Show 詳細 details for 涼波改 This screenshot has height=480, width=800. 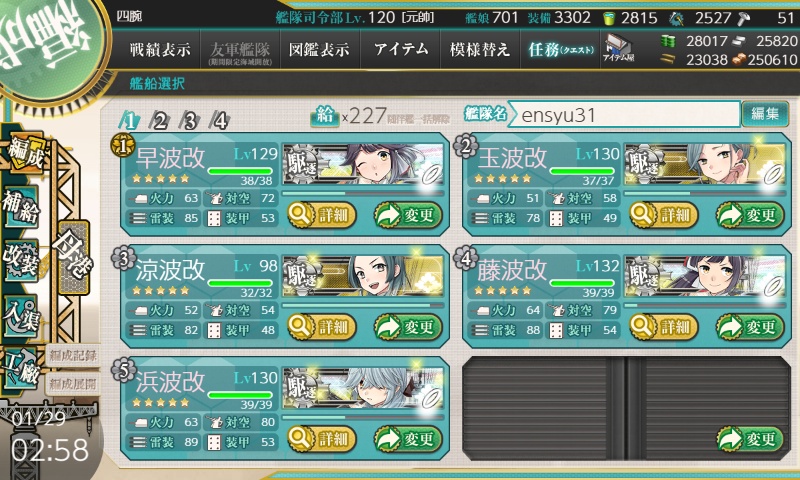point(321,326)
